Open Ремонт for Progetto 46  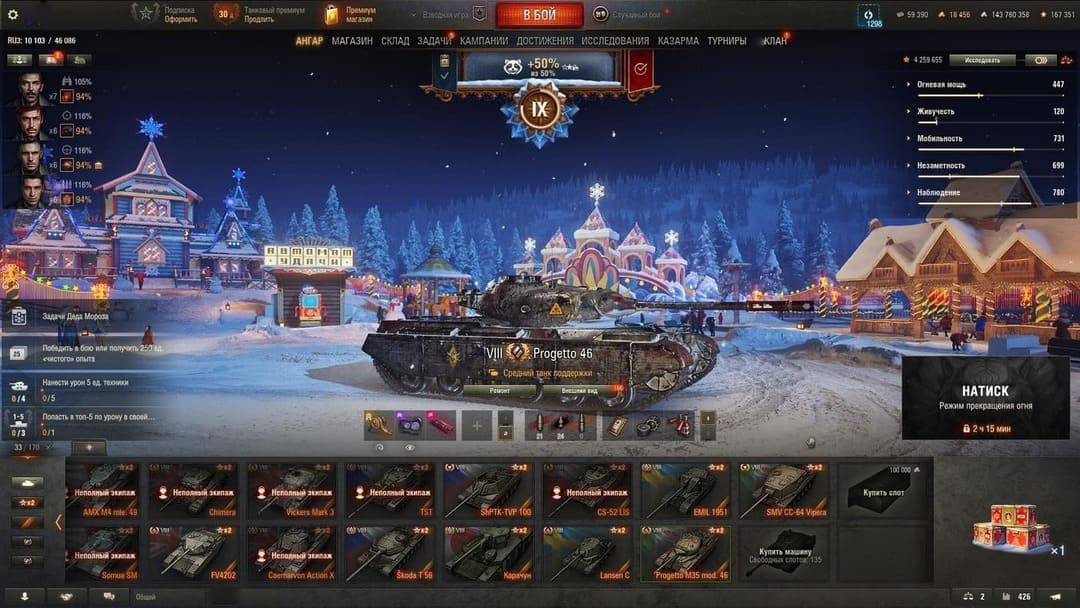498,390
